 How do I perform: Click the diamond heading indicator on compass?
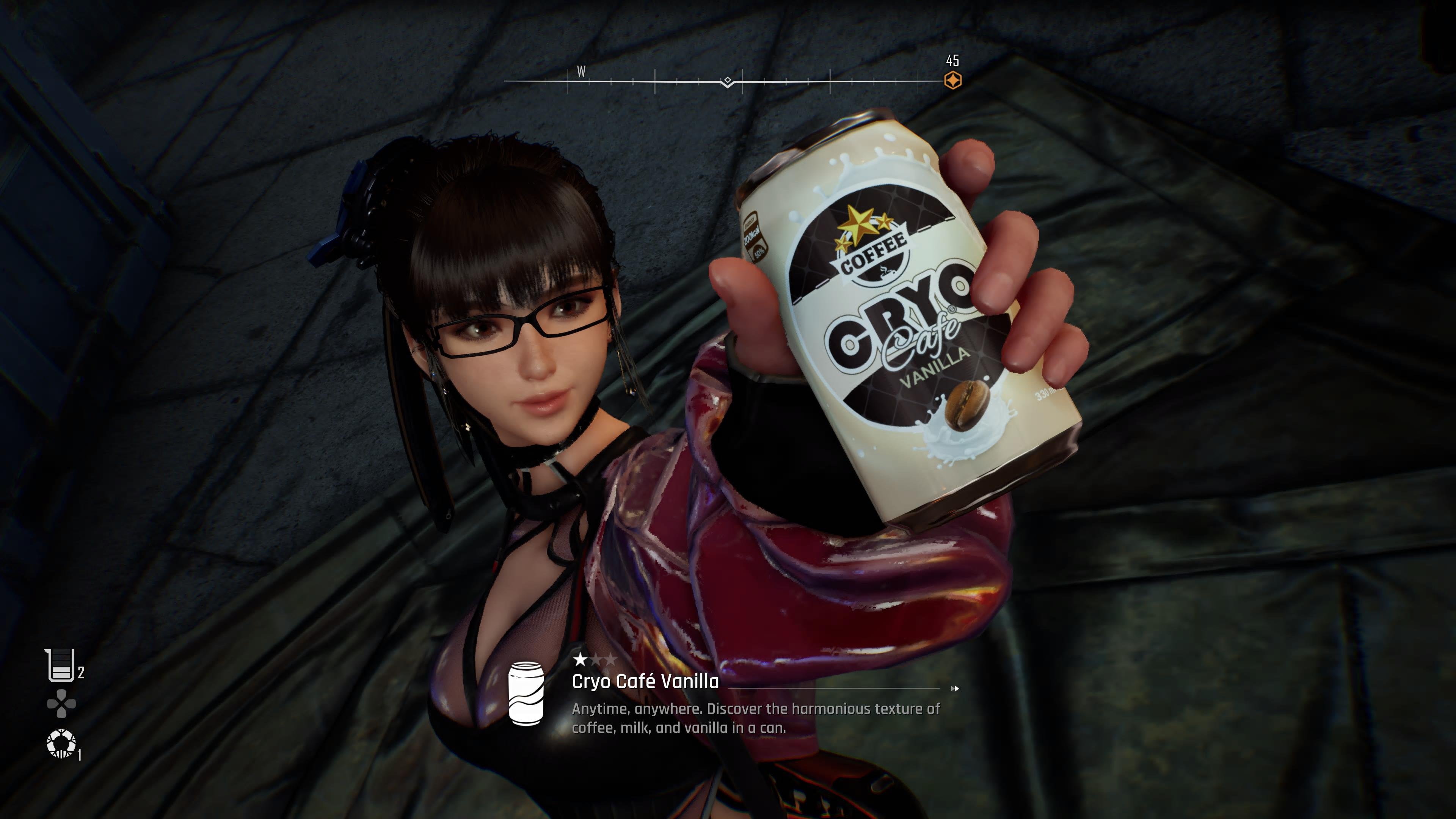tap(728, 81)
